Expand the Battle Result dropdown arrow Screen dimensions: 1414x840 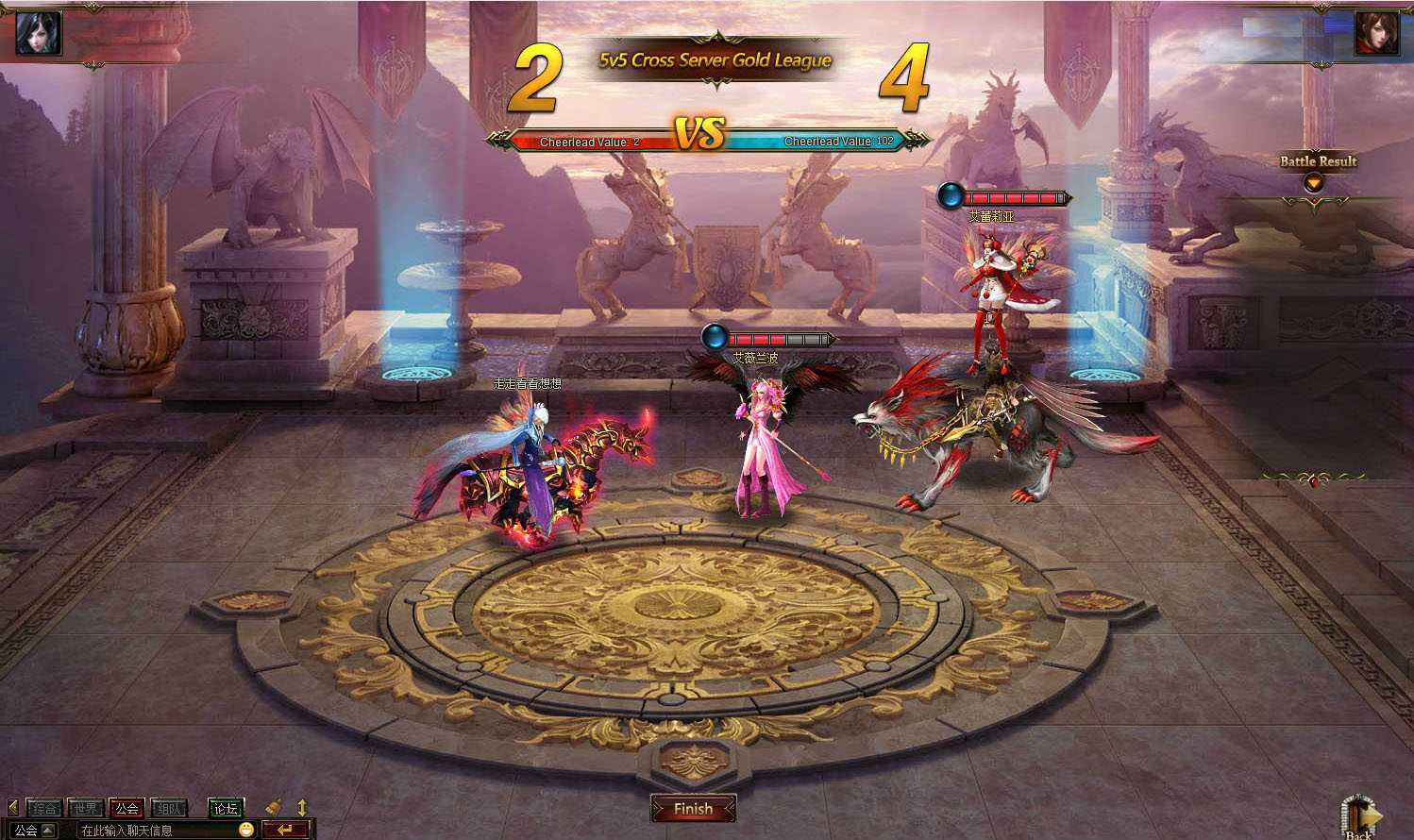(x=1313, y=183)
